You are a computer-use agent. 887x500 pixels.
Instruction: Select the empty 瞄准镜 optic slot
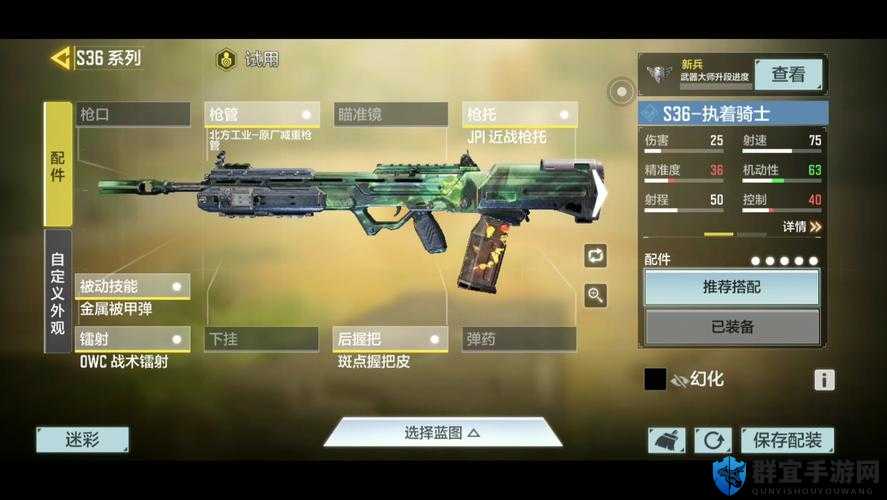point(391,114)
